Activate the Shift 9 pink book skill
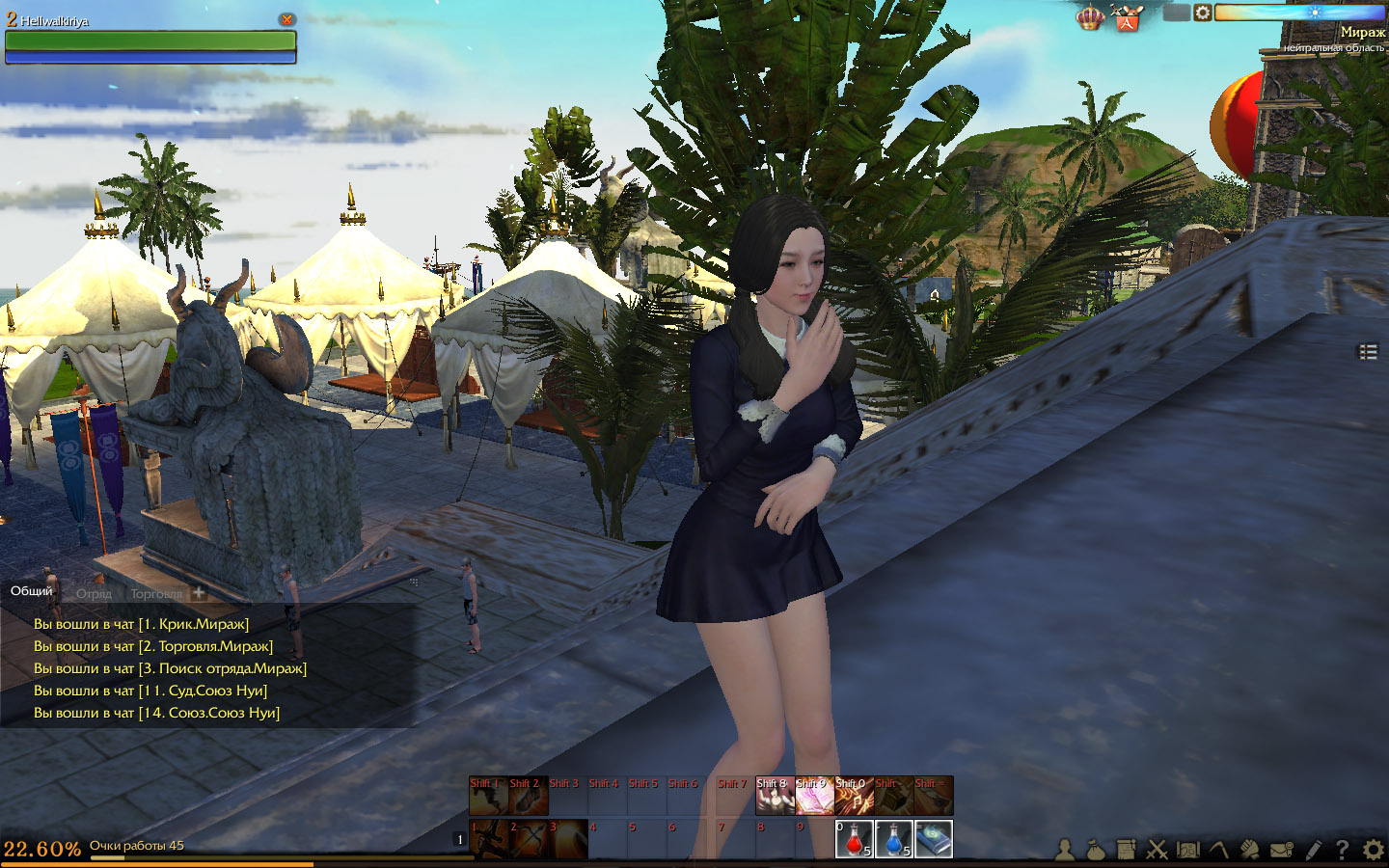Screen dimensions: 1389x868 coord(813,797)
